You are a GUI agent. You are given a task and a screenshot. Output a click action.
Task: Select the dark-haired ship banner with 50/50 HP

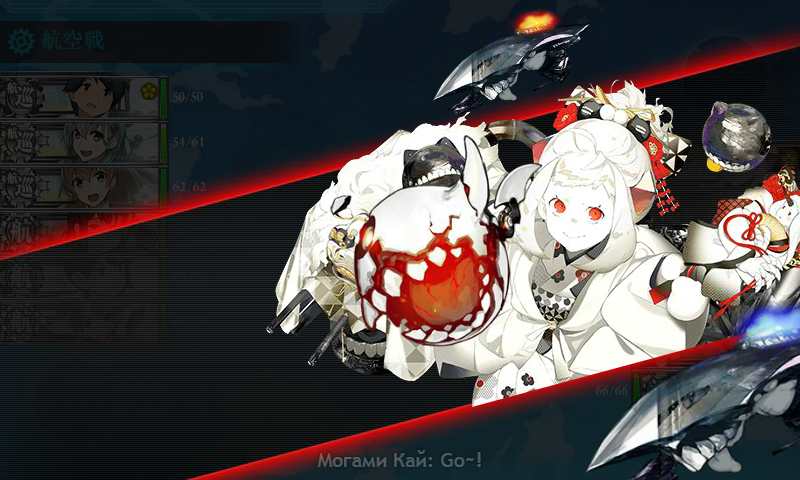click(80, 98)
